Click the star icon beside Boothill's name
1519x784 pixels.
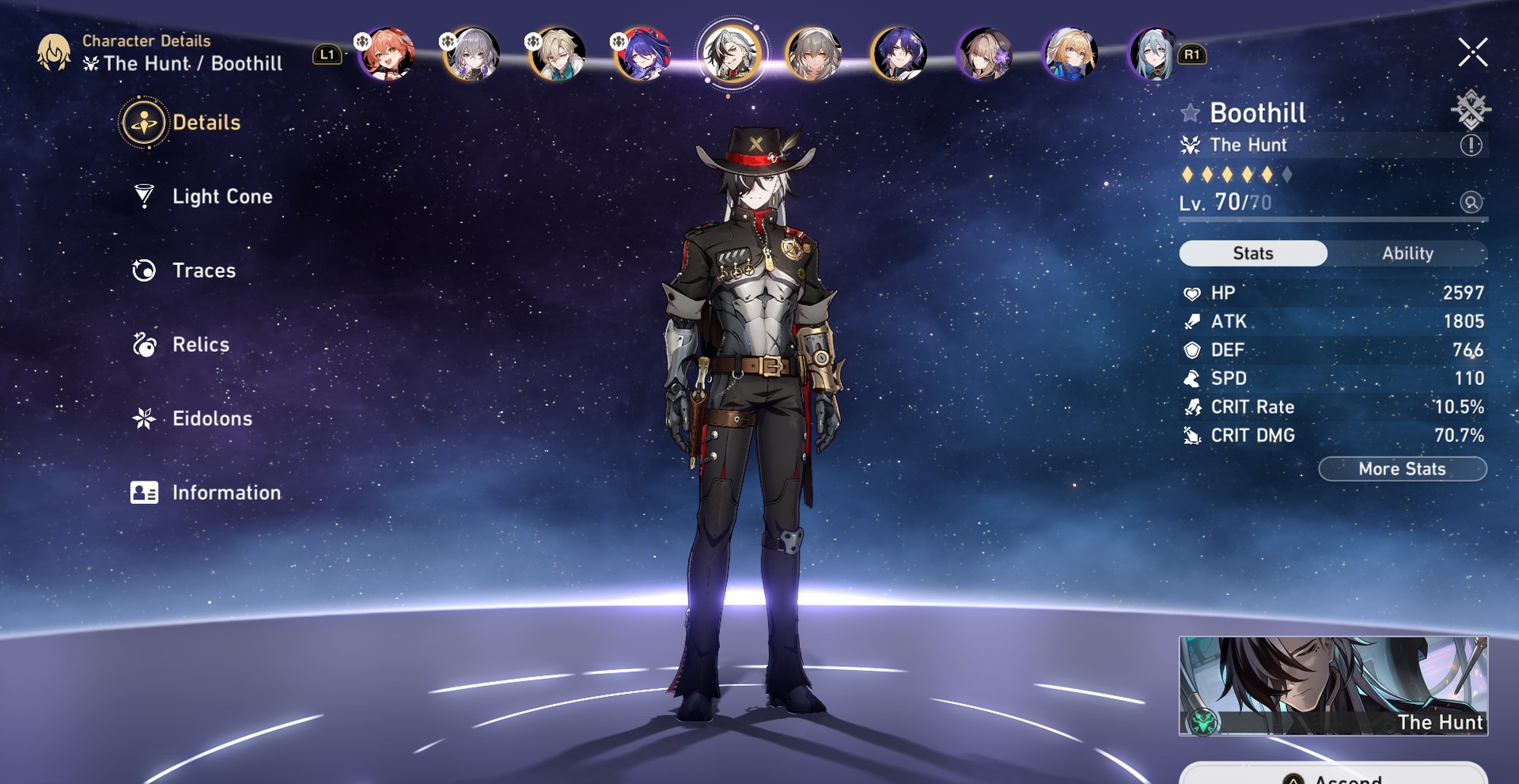[1190, 113]
